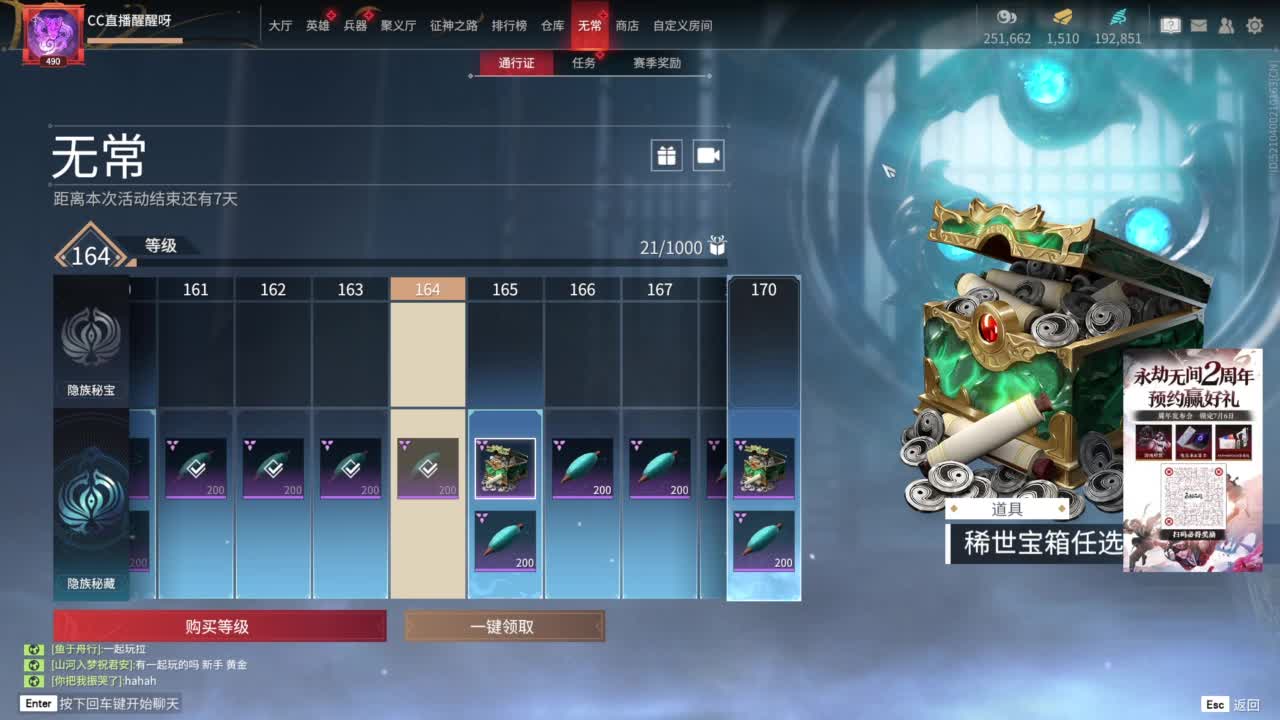Viewport: 1280px width, 720px height.
Task: Click the 一键领取 claim-all button
Action: coord(504,625)
